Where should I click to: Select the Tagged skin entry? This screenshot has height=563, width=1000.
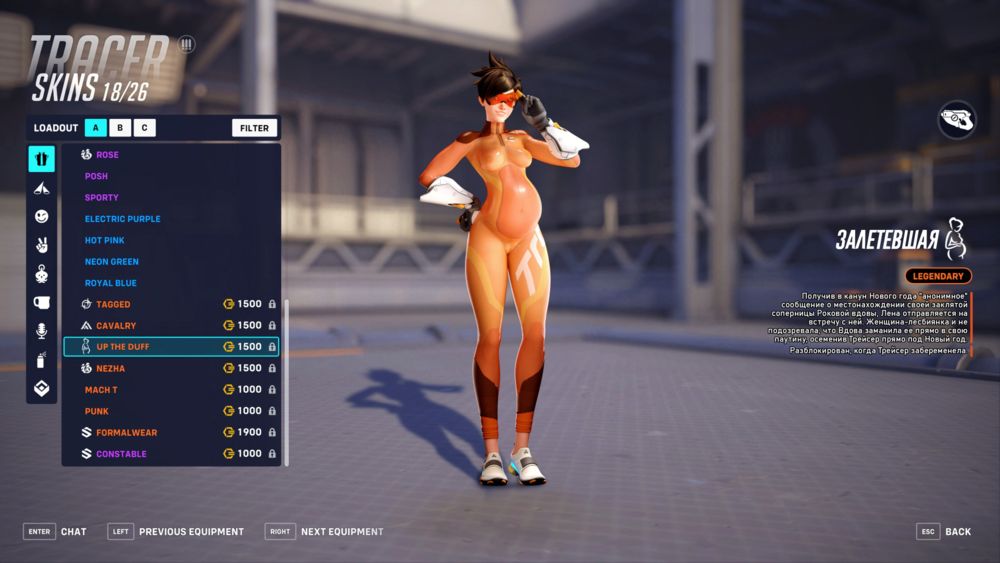coord(113,304)
